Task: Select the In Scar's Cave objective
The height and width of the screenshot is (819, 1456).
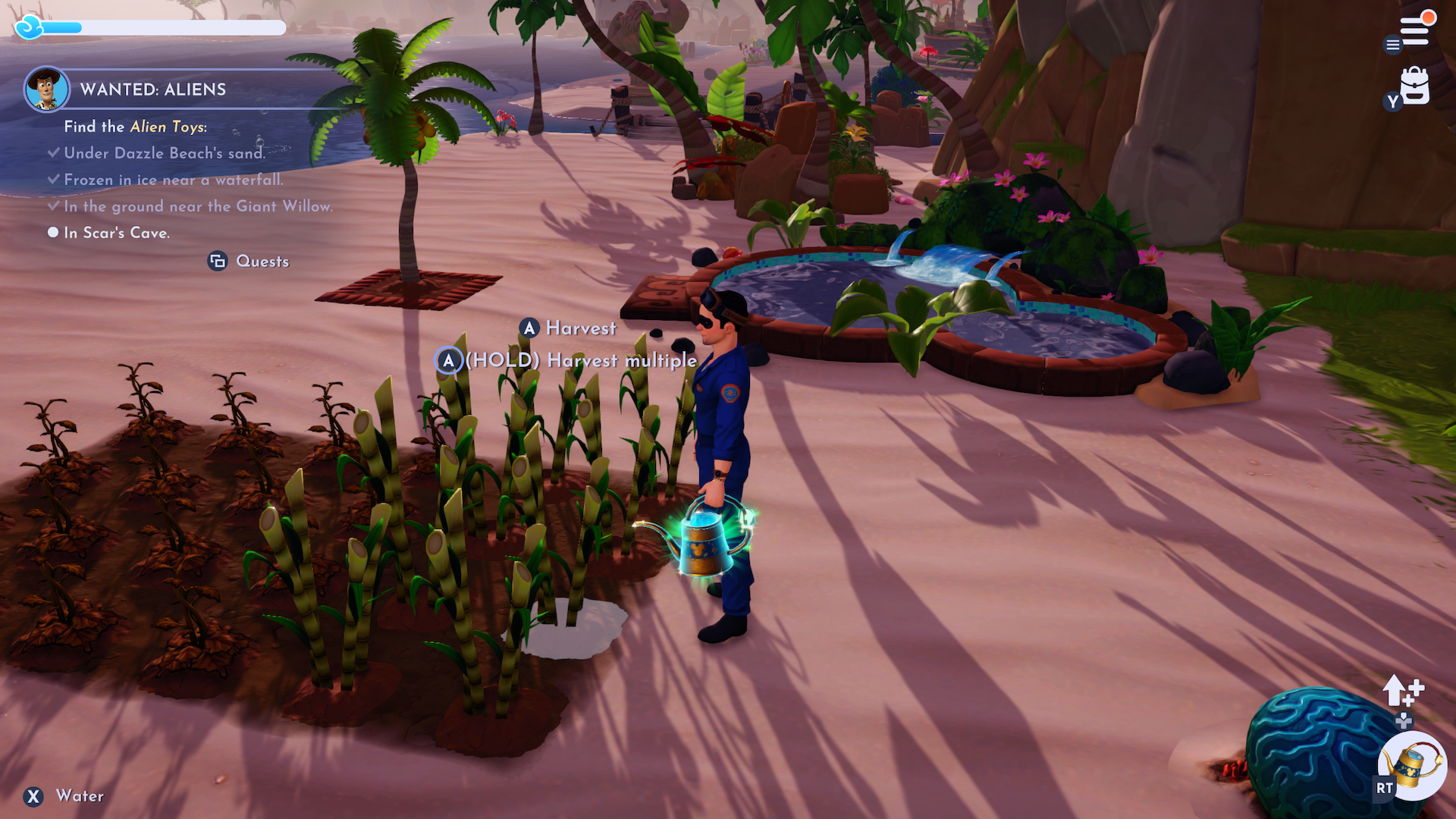Action: (116, 233)
